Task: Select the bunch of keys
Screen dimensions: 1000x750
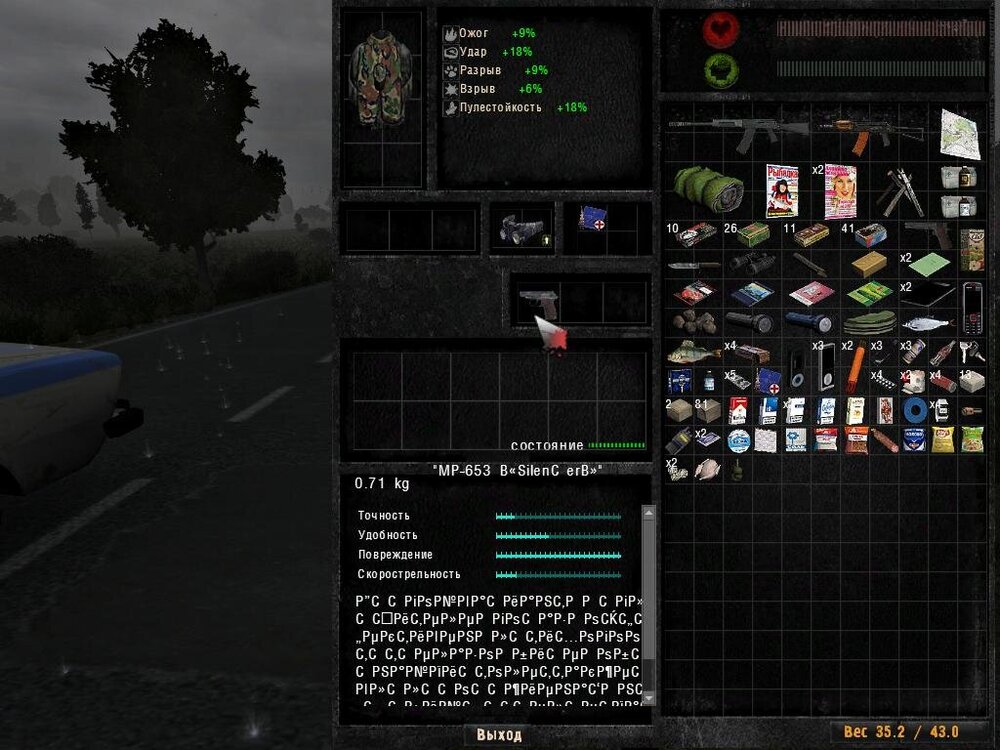Action: [x=970, y=350]
